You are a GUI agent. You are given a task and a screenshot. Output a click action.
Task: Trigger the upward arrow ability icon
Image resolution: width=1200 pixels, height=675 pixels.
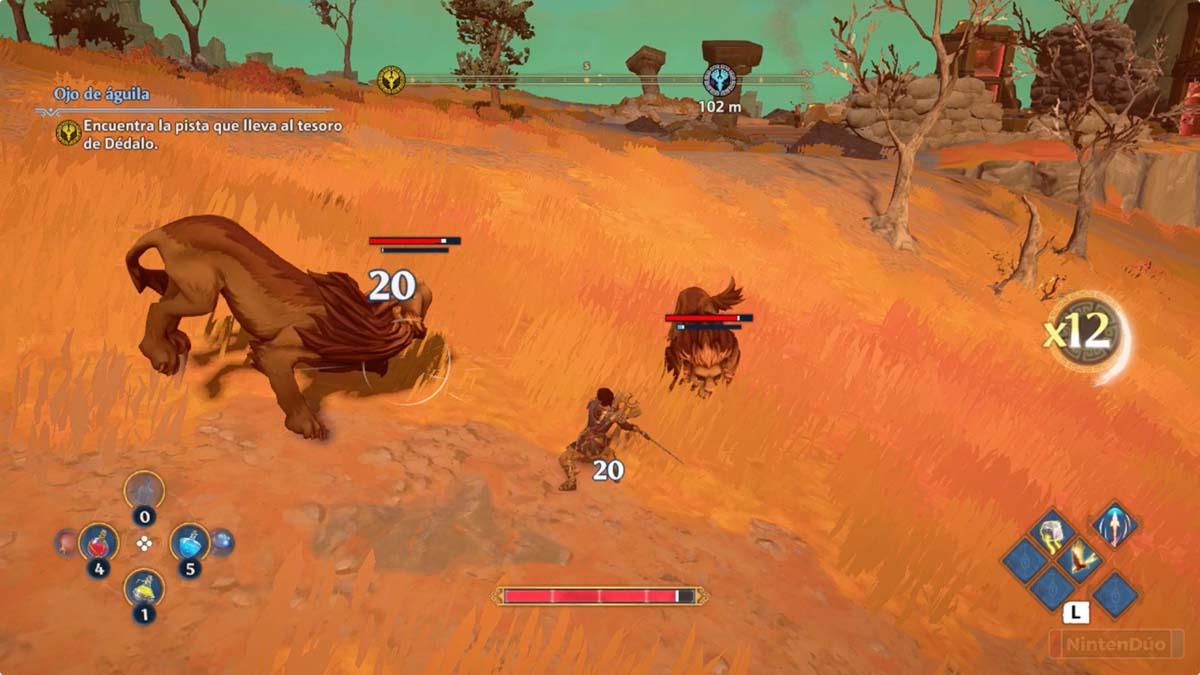coord(1113,524)
